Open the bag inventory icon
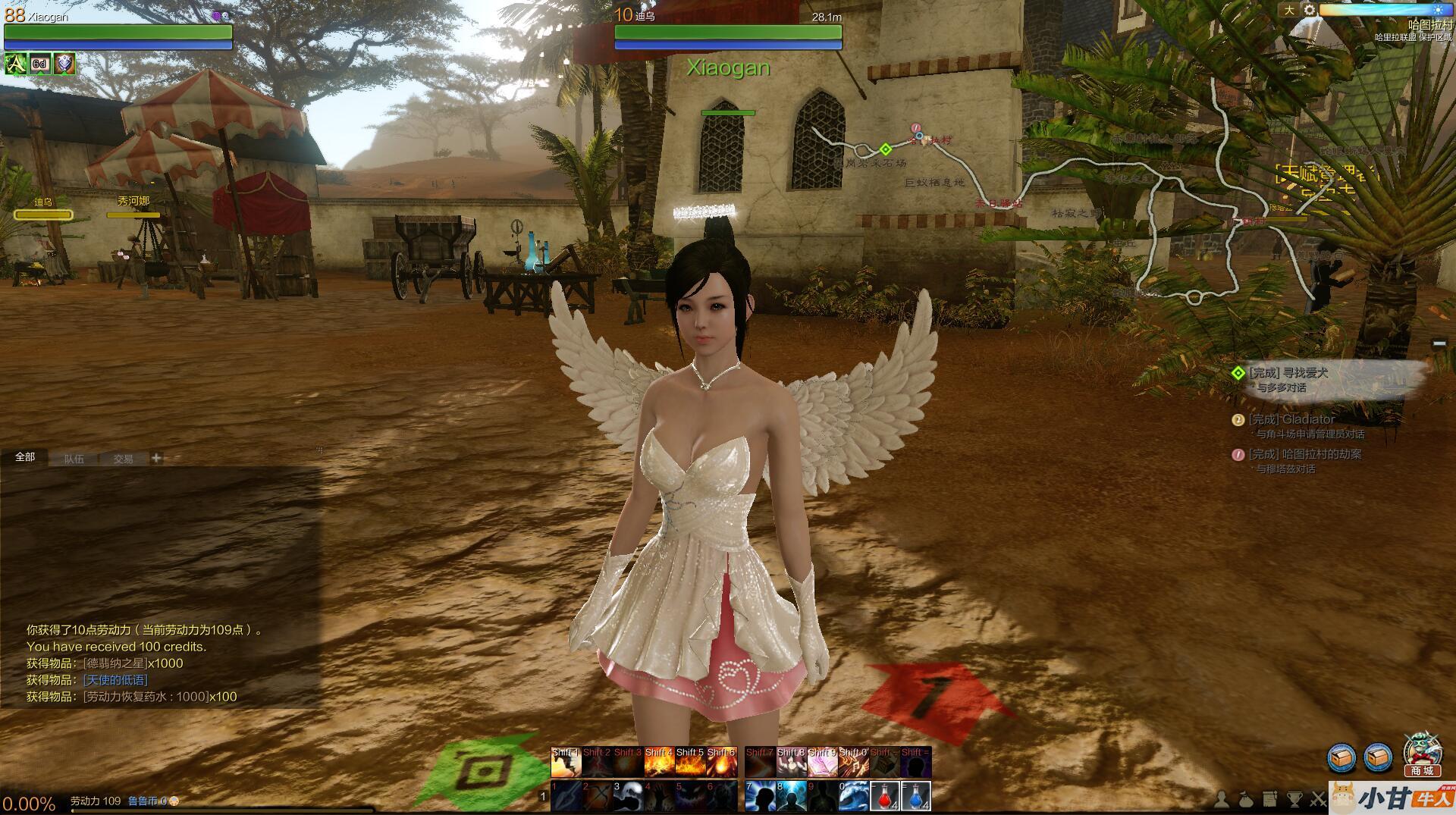This screenshot has height=815, width=1456. point(1246,799)
